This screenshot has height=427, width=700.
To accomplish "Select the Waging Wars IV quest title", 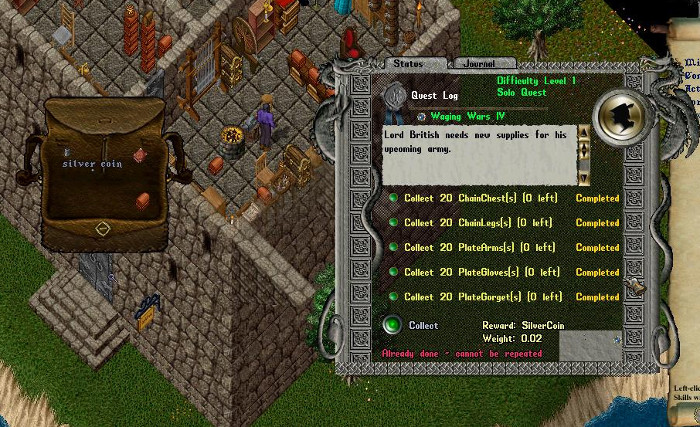I will click(x=467, y=117).
